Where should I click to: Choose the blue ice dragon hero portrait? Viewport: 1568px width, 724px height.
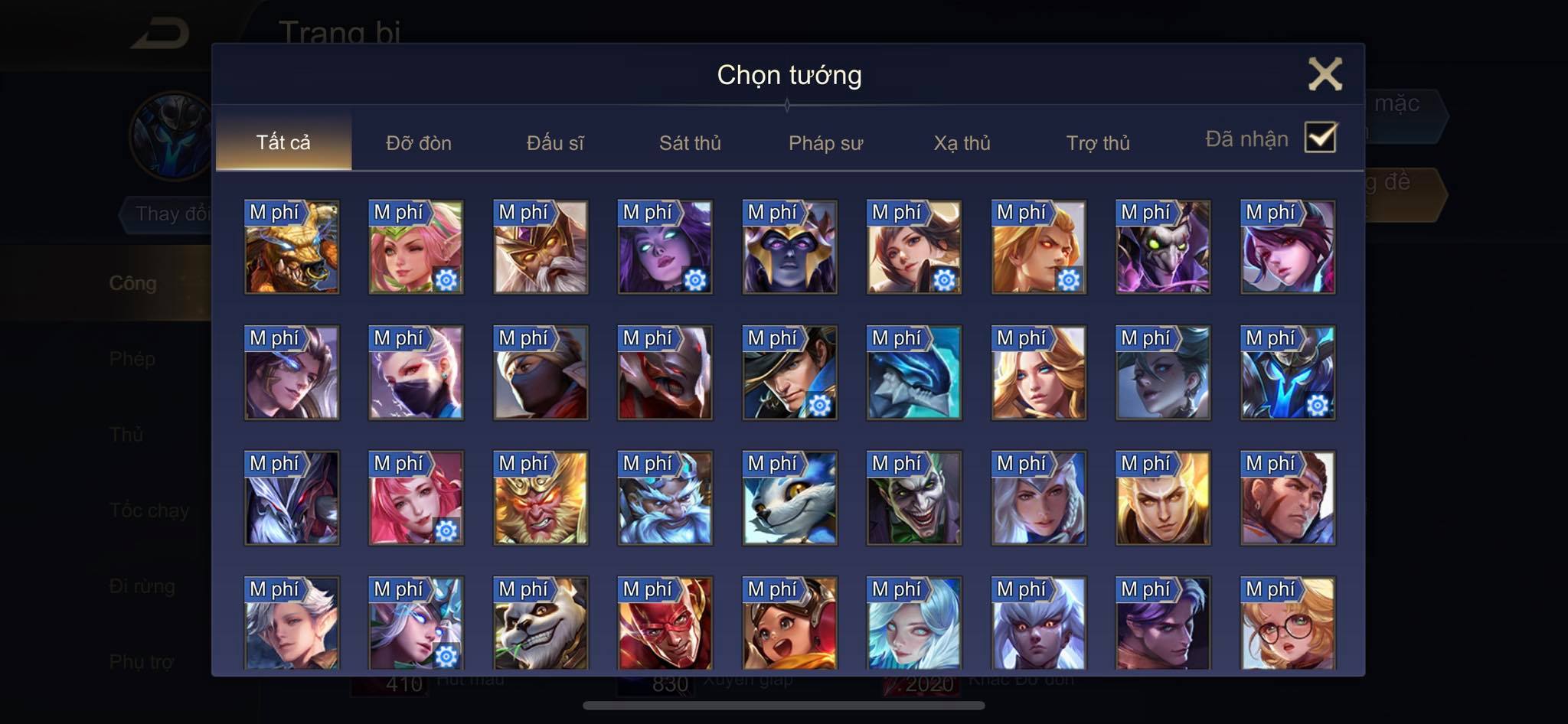point(914,373)
